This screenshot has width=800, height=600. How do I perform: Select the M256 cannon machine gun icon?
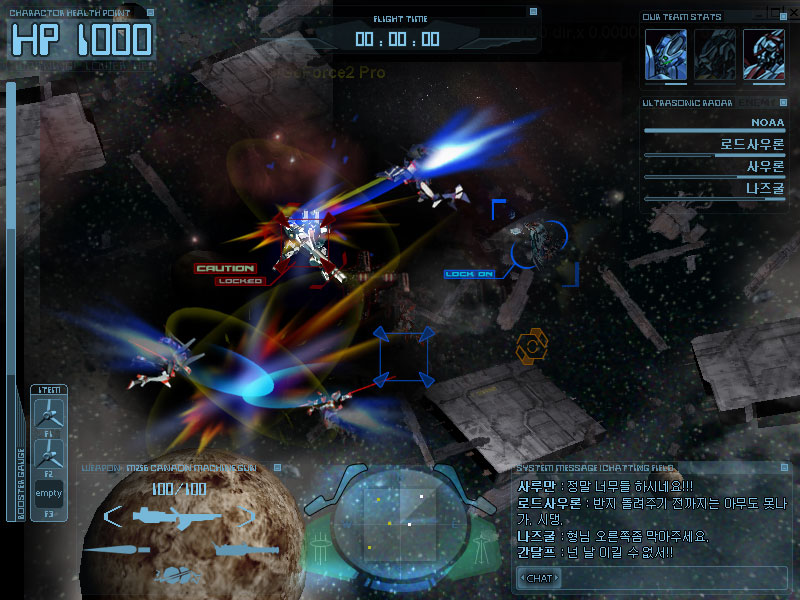tap(175, 516)
